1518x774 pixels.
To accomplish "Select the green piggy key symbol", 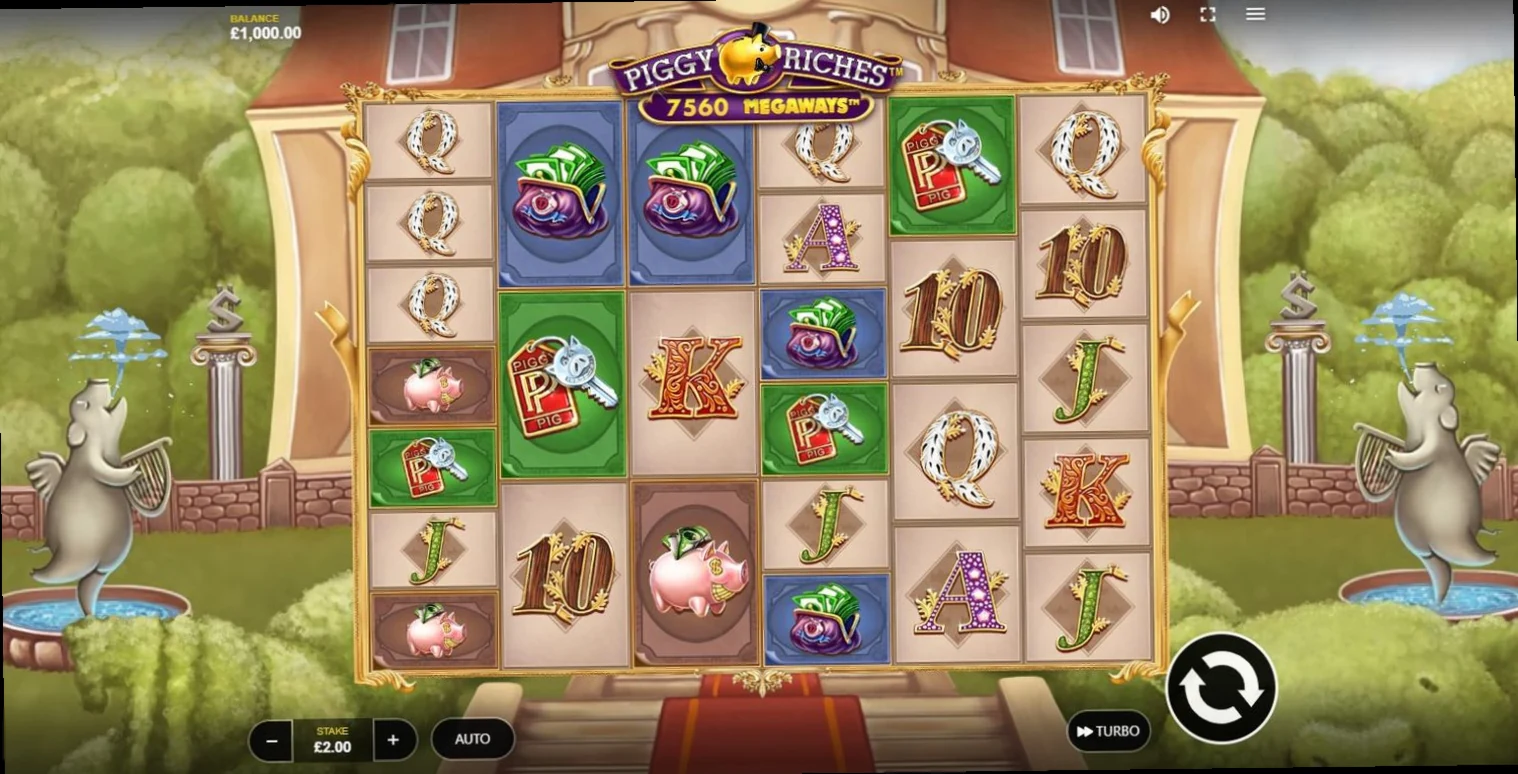I will click(x=565, y=385).
